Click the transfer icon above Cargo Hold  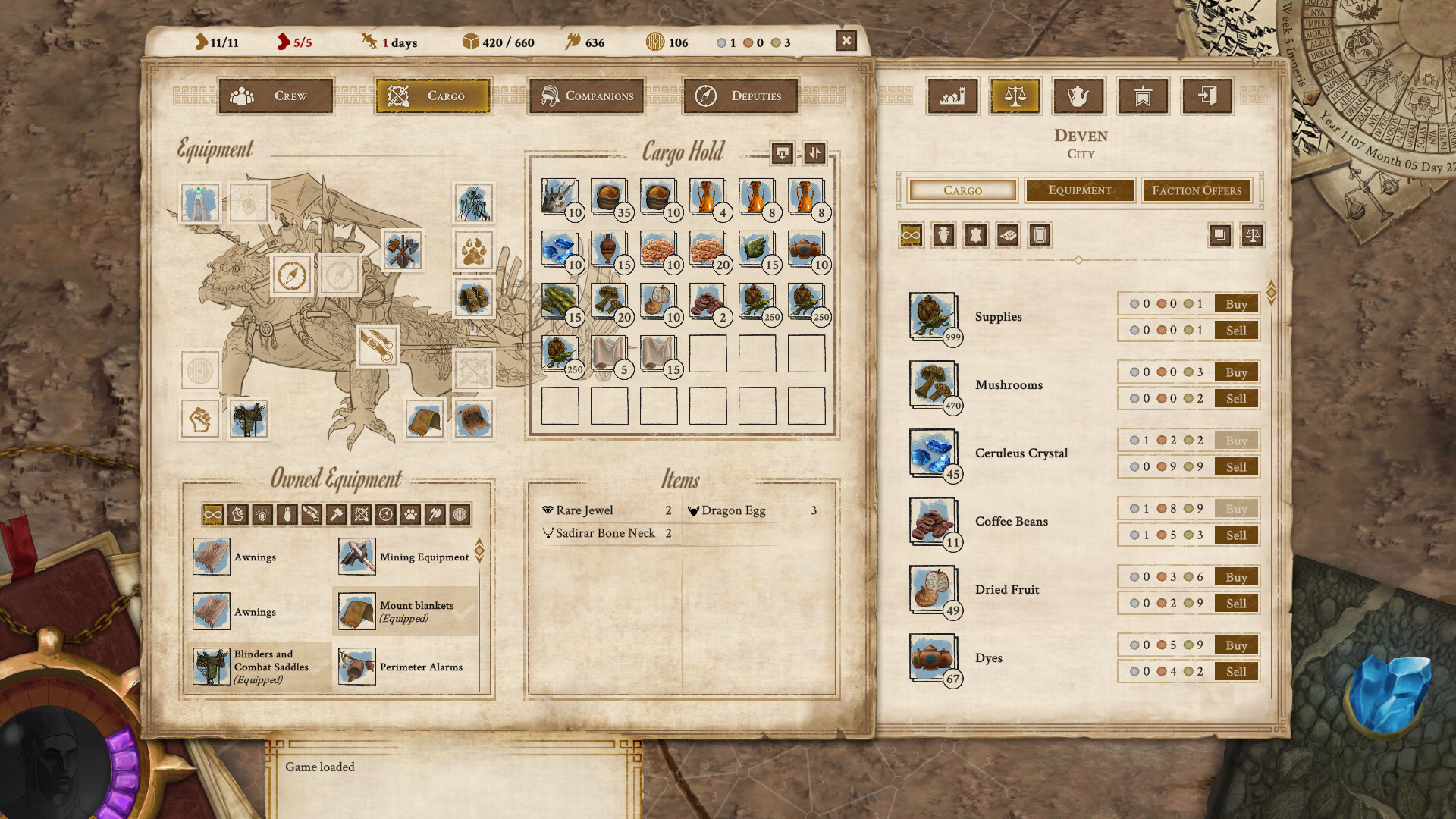point(782,153)
